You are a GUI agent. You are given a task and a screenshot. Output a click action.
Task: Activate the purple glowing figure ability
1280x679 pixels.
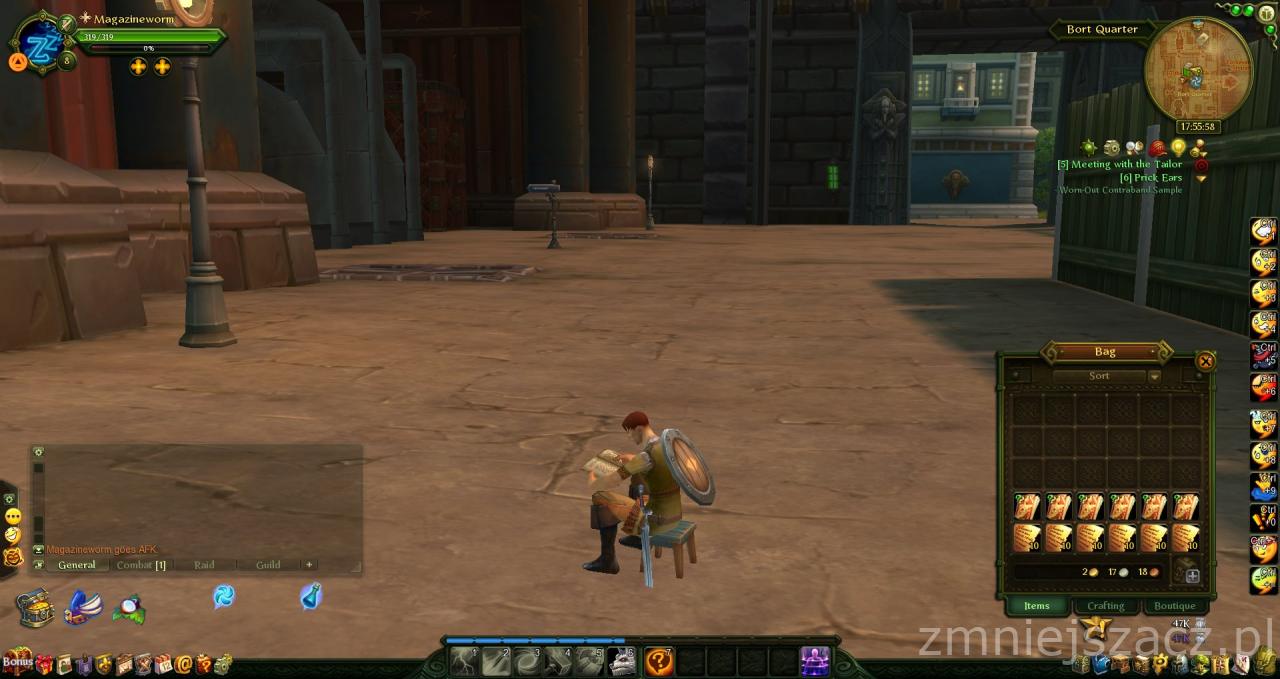[x=814, y=661]
